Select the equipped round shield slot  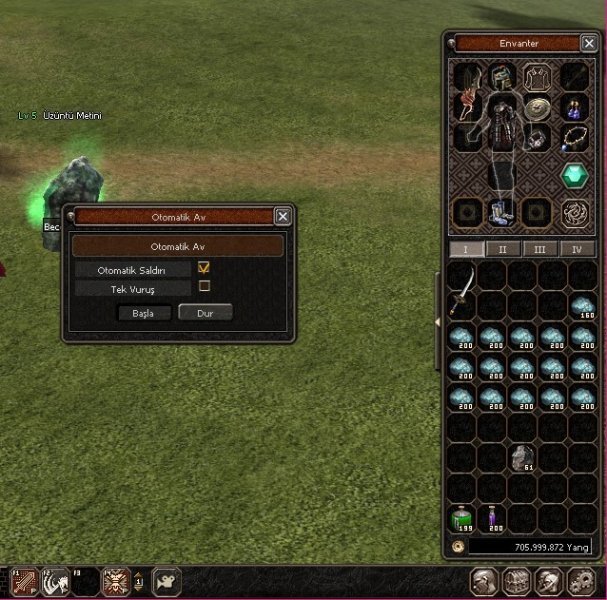pos(539,107)
